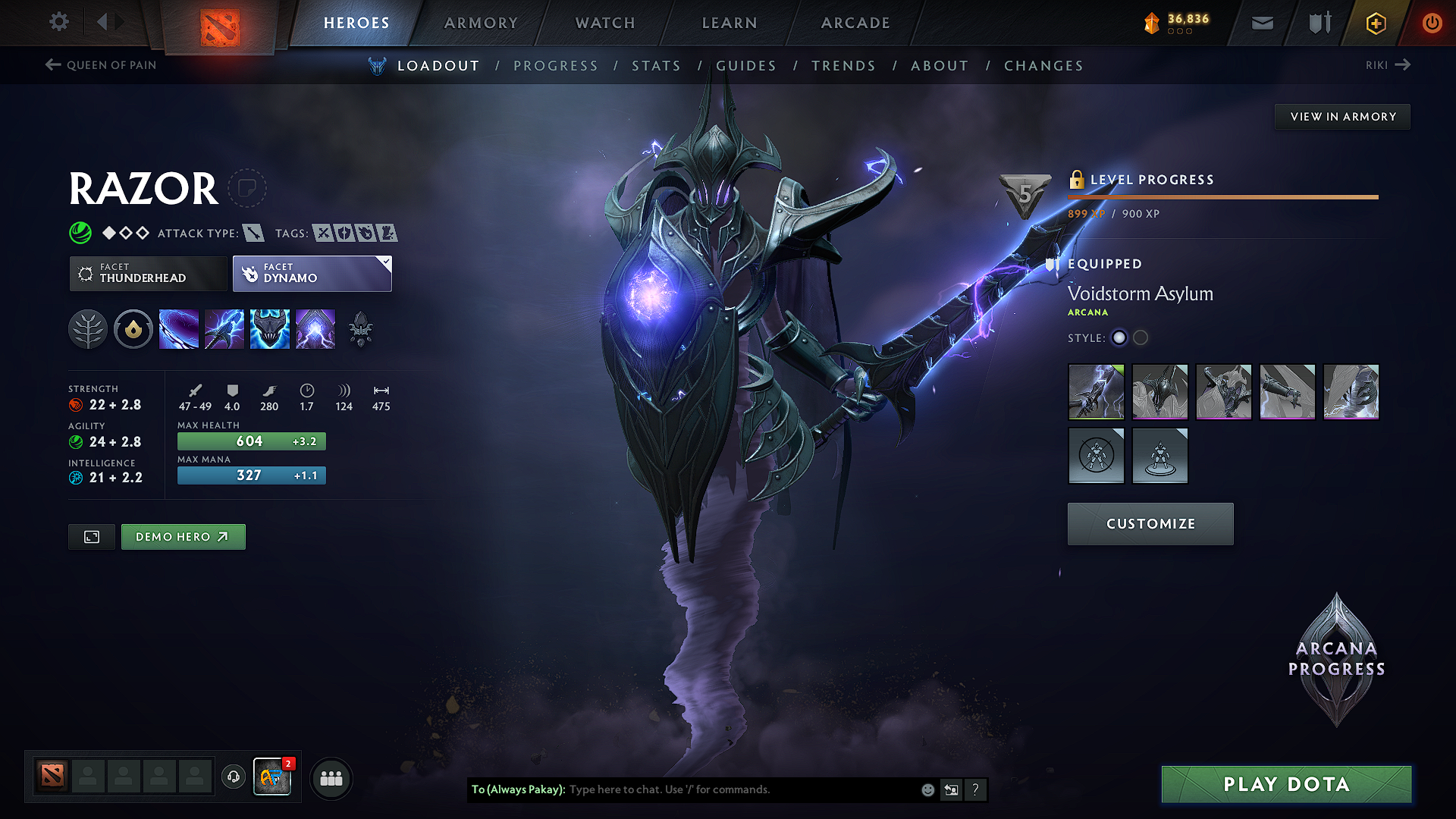
Task: Select the Thunderhead facet
Action: tap(148, 273)
